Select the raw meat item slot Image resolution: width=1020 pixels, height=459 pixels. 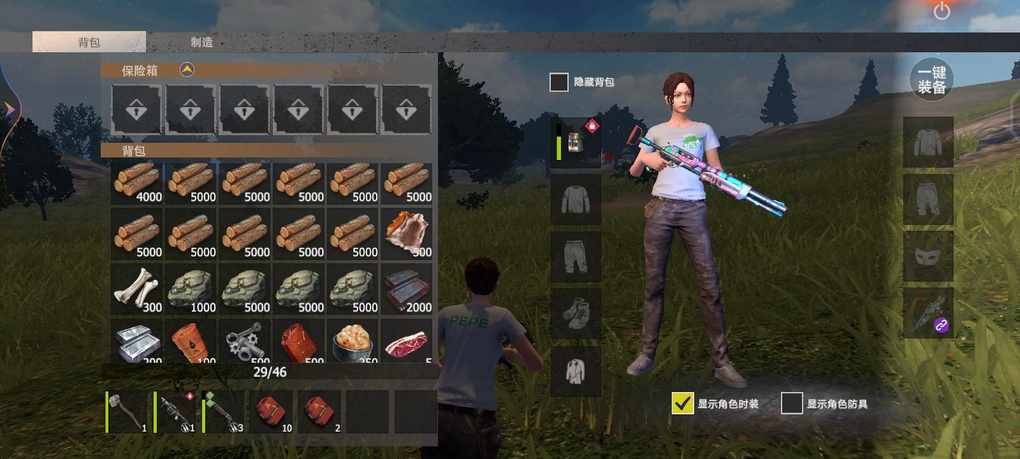pos(407,342)
